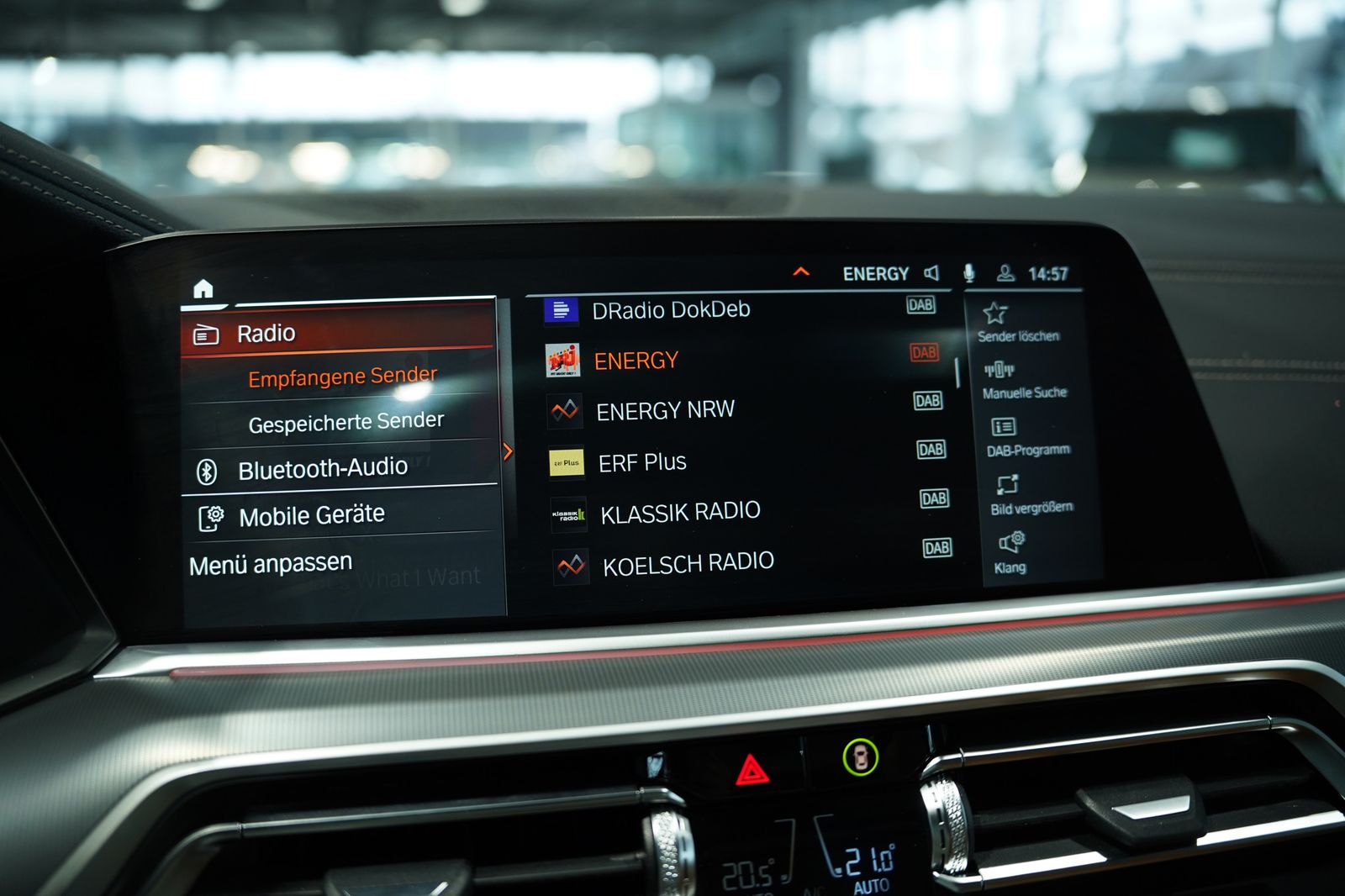Open the Radio menu entry
This screenshot has width=1345, height=896.
tap(336, 333)
